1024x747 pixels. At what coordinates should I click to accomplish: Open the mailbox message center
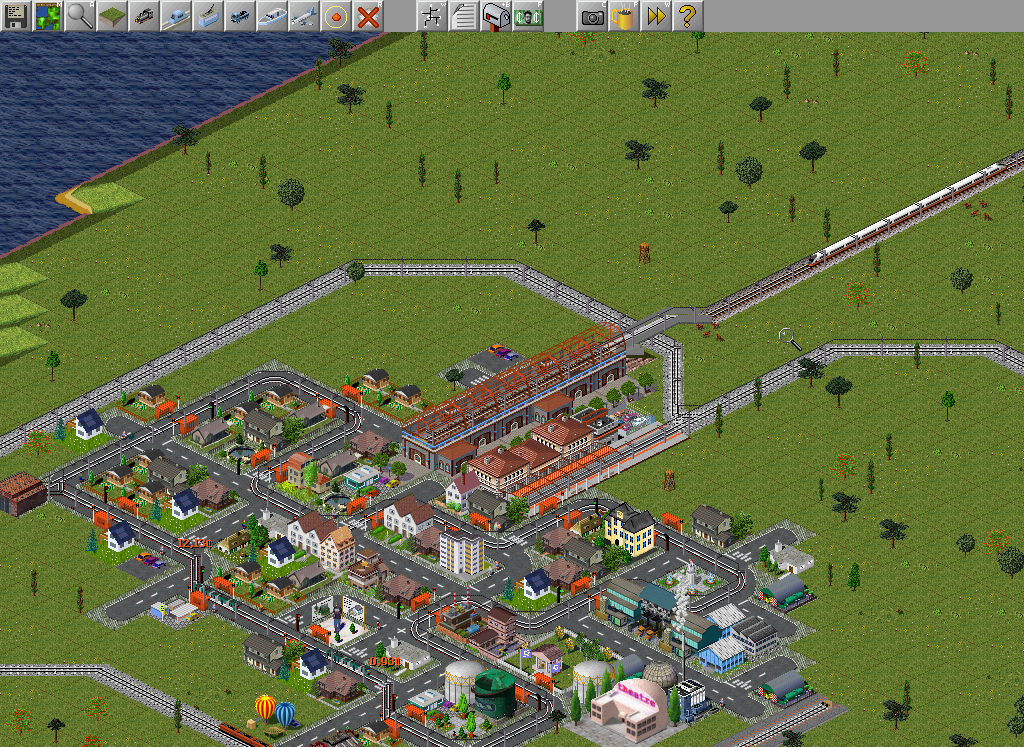496,16
